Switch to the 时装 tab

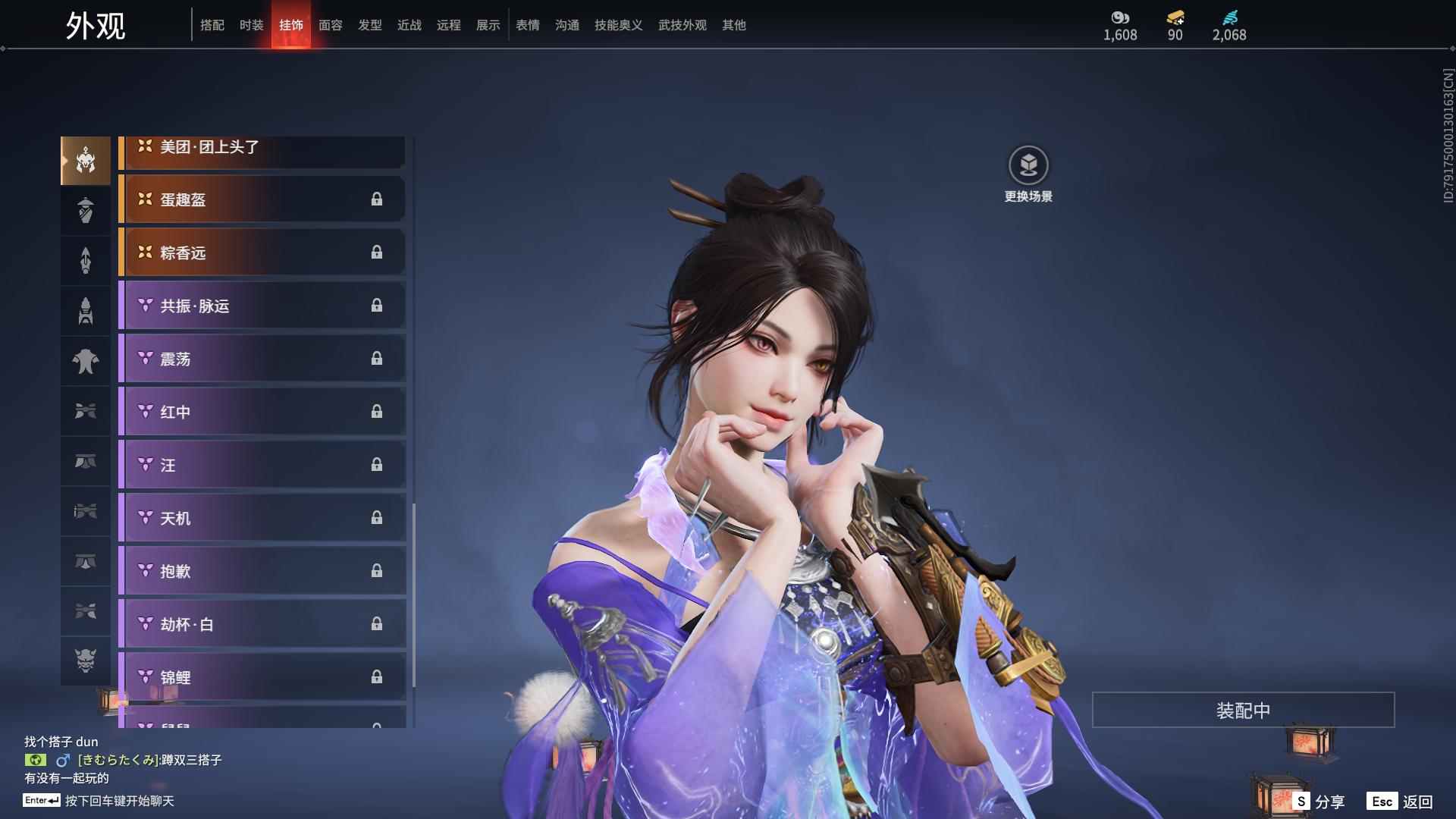click(252, 24)
